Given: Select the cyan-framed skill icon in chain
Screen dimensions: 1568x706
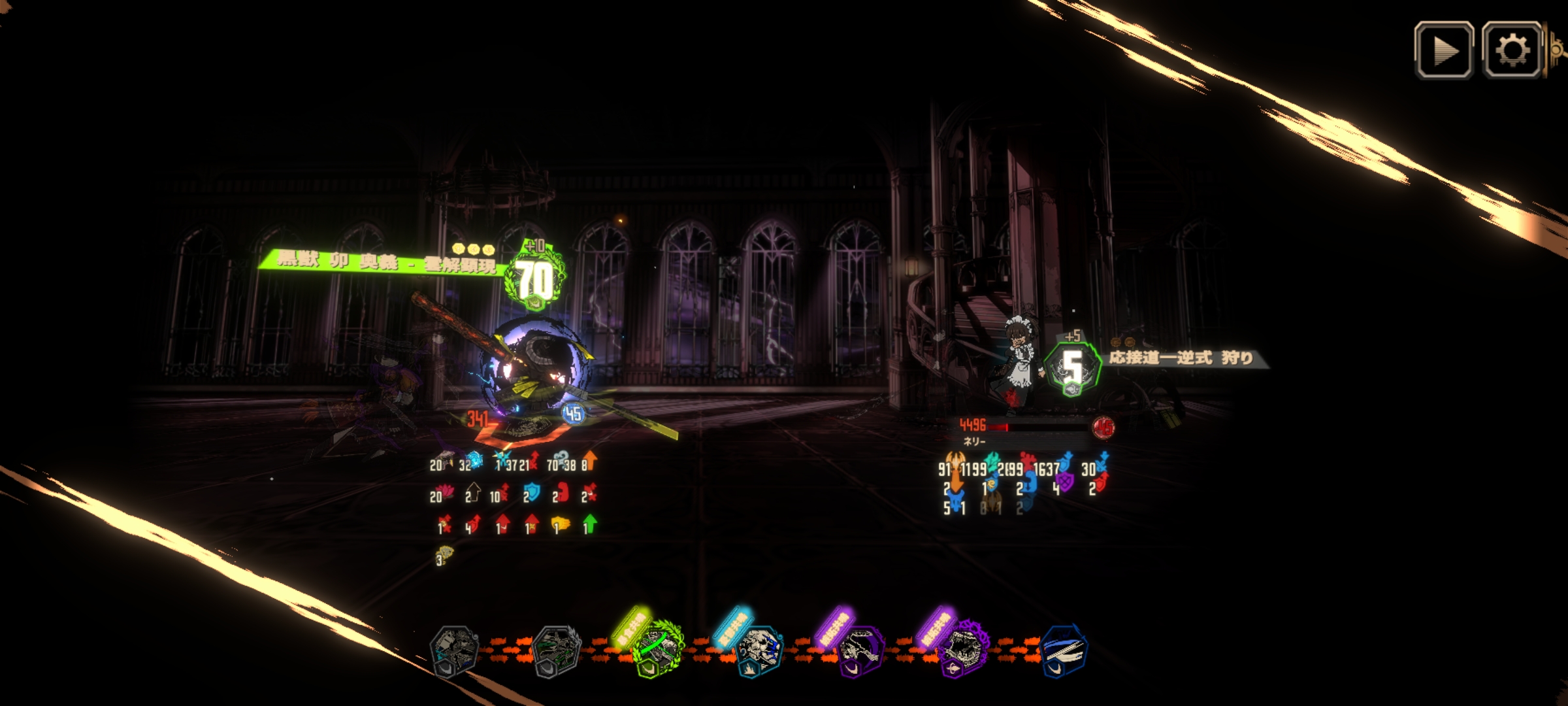Looking at the screenshot, I should pyautogui.click(x=758, y=649).
